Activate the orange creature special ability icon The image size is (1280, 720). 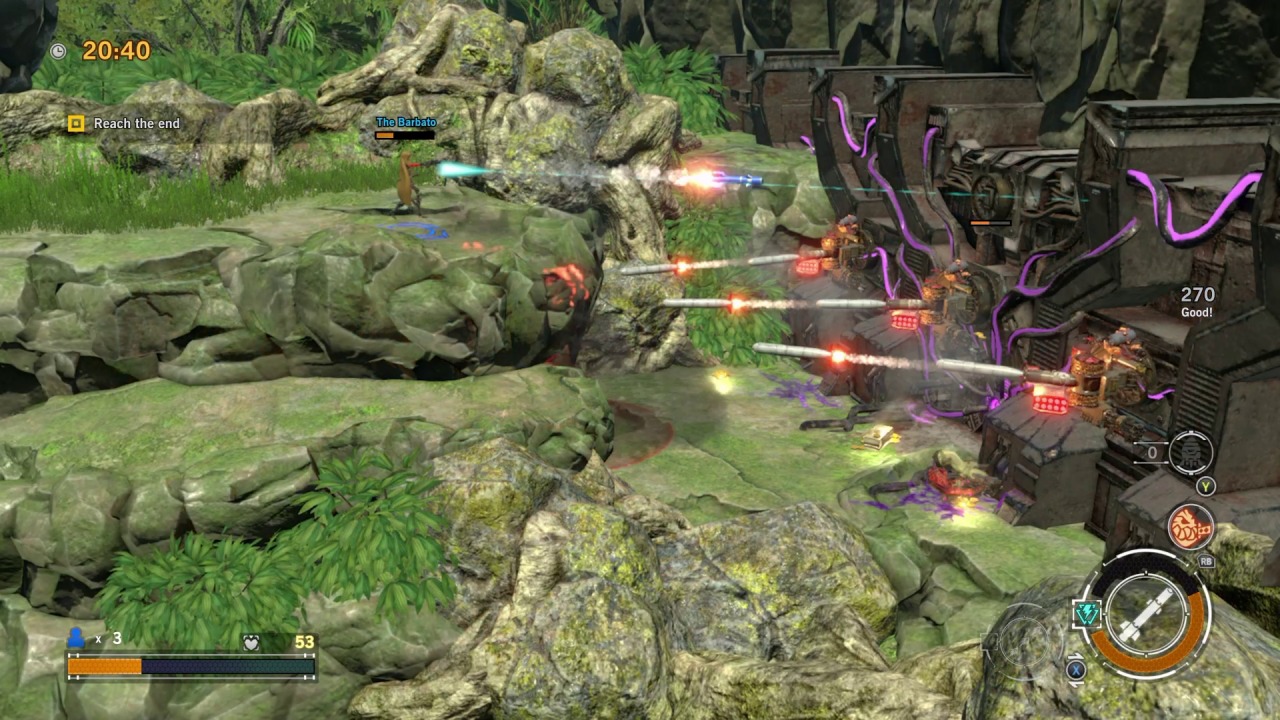coord(1190,527)
